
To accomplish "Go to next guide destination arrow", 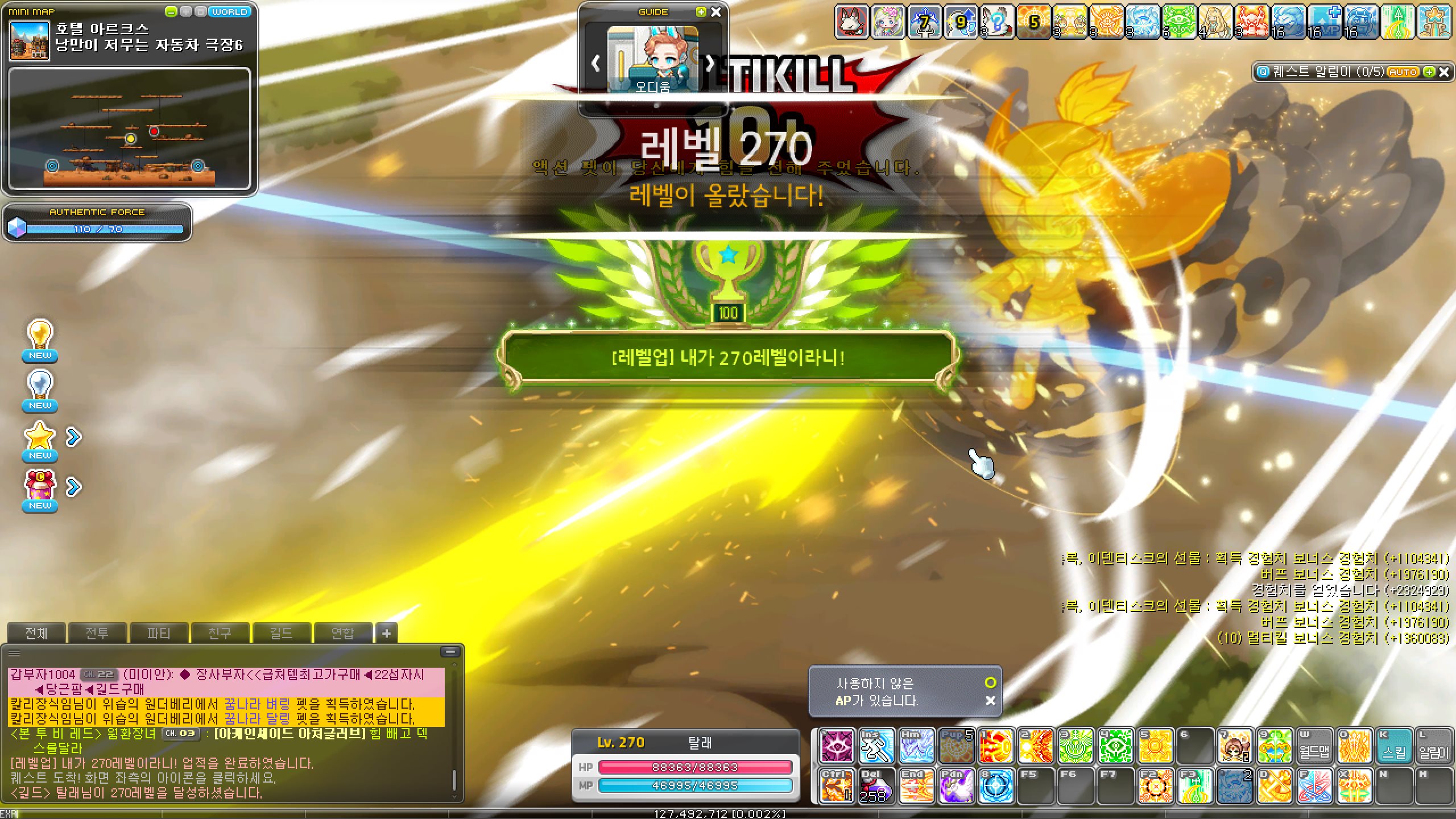I will click(x=710, y=64).
